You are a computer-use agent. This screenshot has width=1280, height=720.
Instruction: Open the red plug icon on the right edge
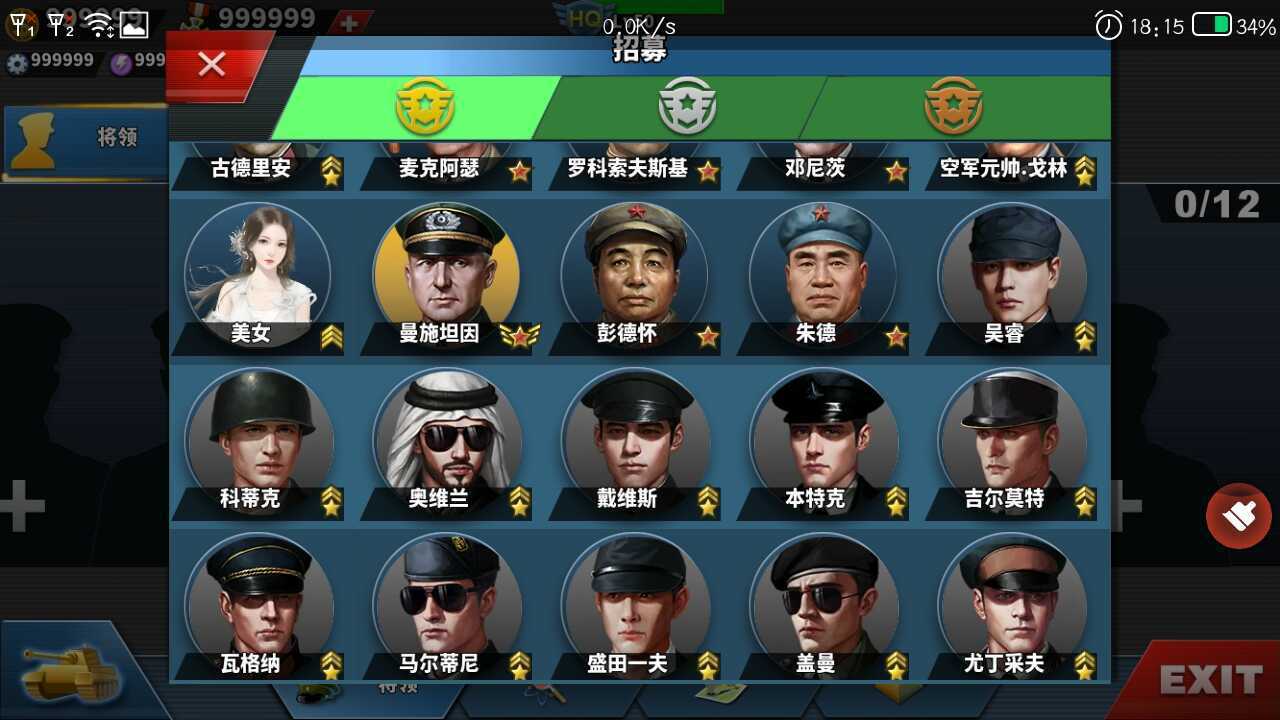1239,516
